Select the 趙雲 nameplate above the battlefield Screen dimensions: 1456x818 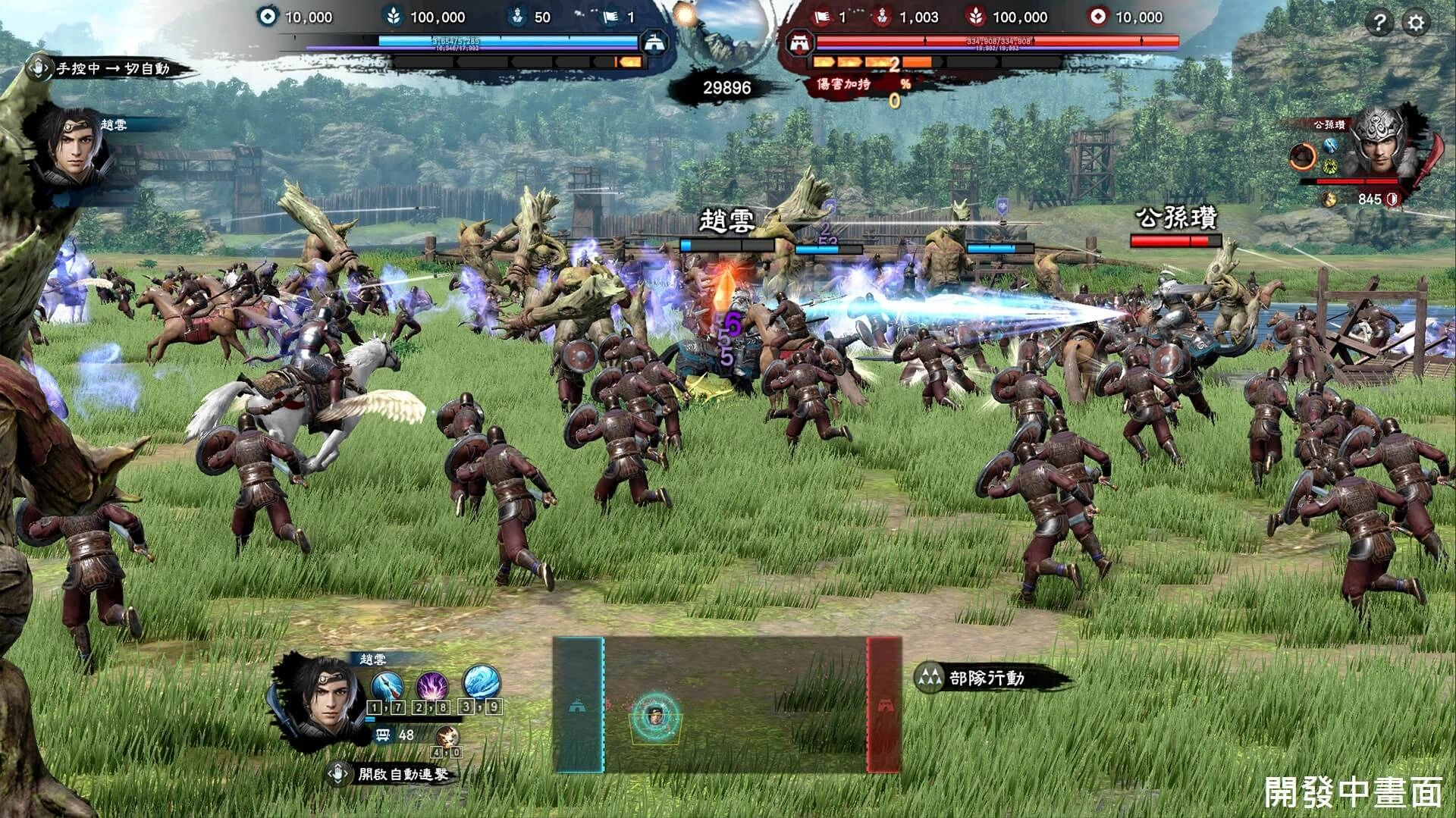(726, 221)
